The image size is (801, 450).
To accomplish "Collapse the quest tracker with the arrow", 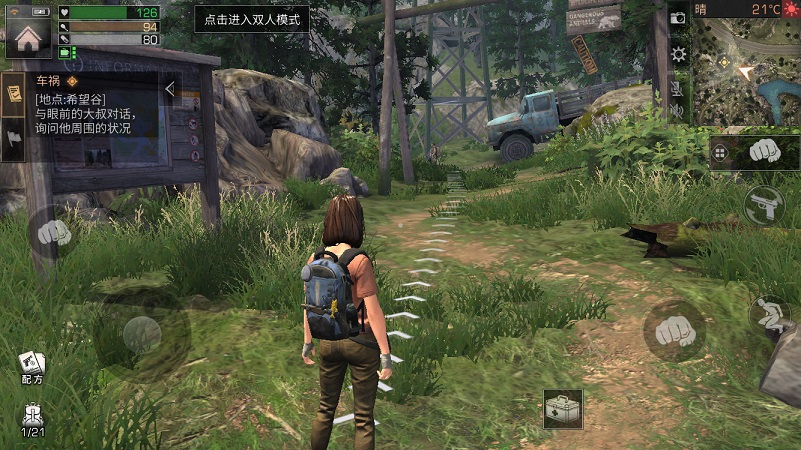I will pos(170,89).
